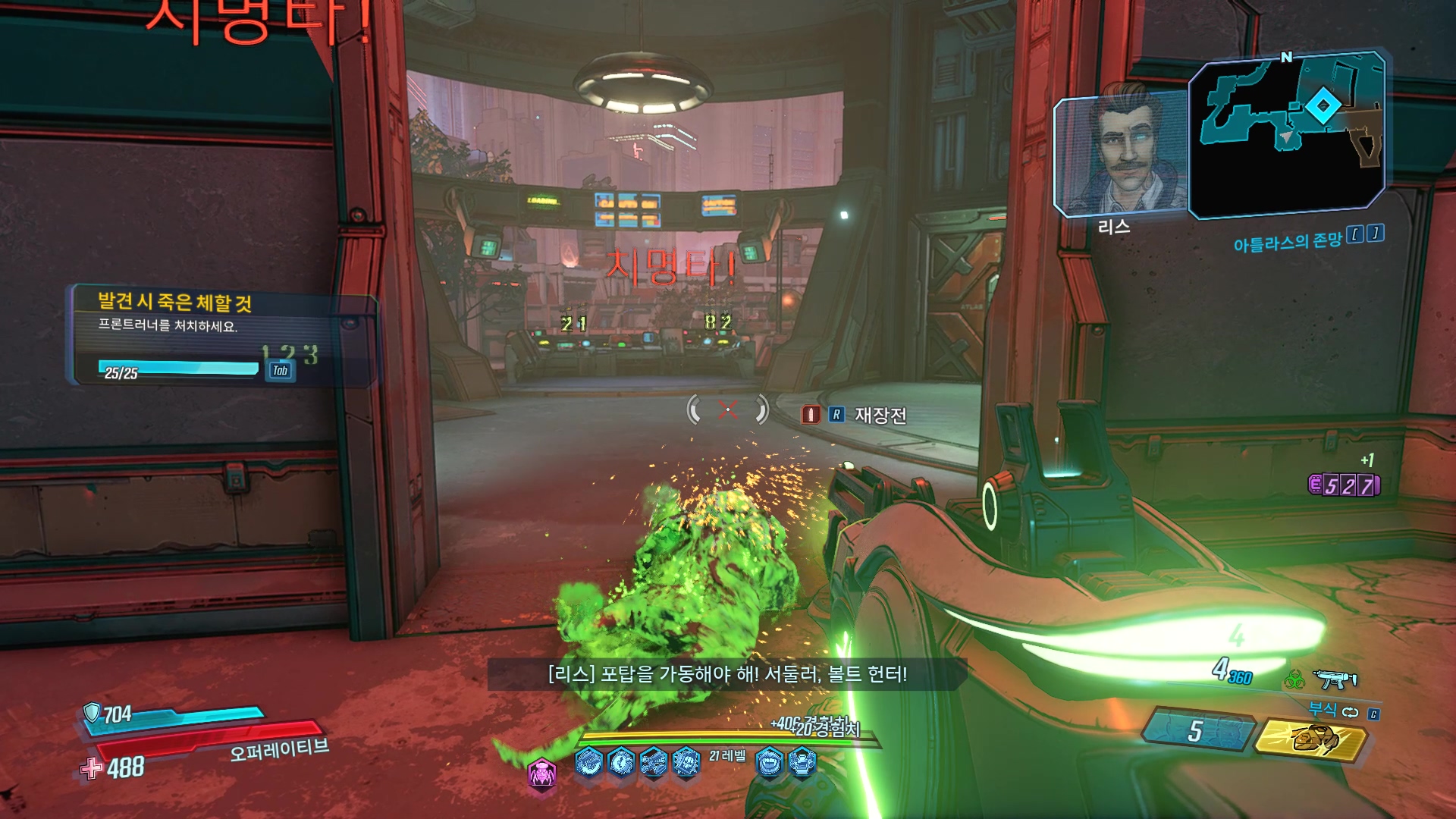
Task: Open the mission tracker panel
Action: click(224, 336)
